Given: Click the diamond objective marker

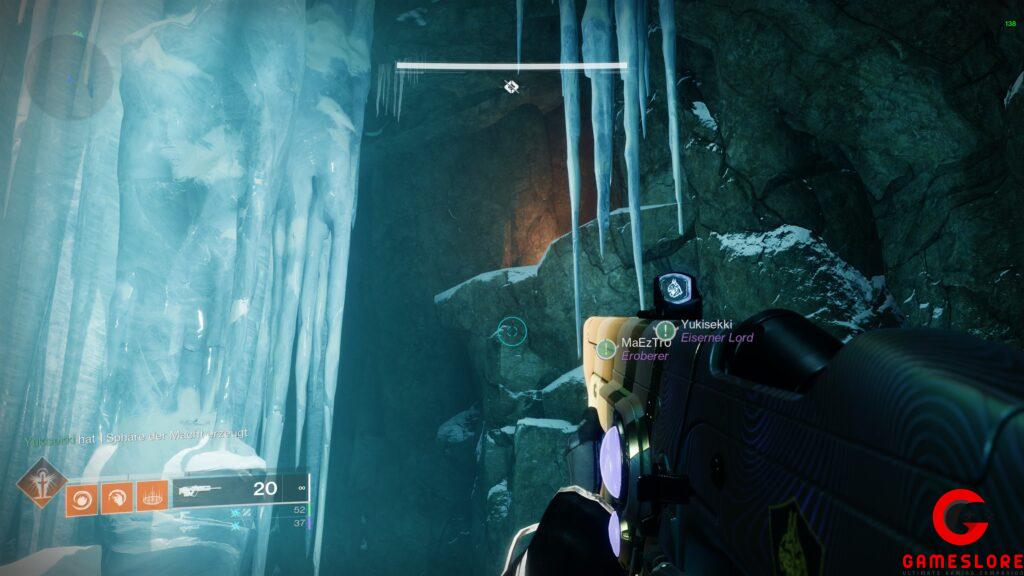Looking at the screenshot, I should [511, 88].
